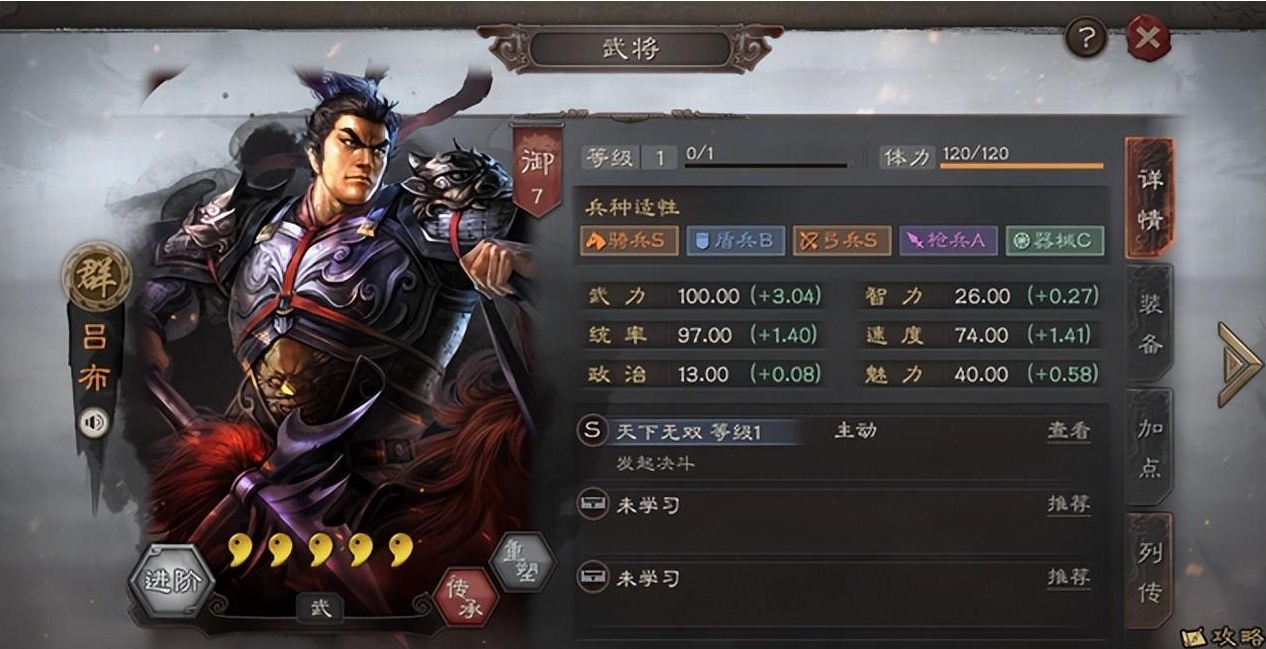
Task: Go to next general with right arrow
Action: pyautogui.click(x=1238, y=364)
